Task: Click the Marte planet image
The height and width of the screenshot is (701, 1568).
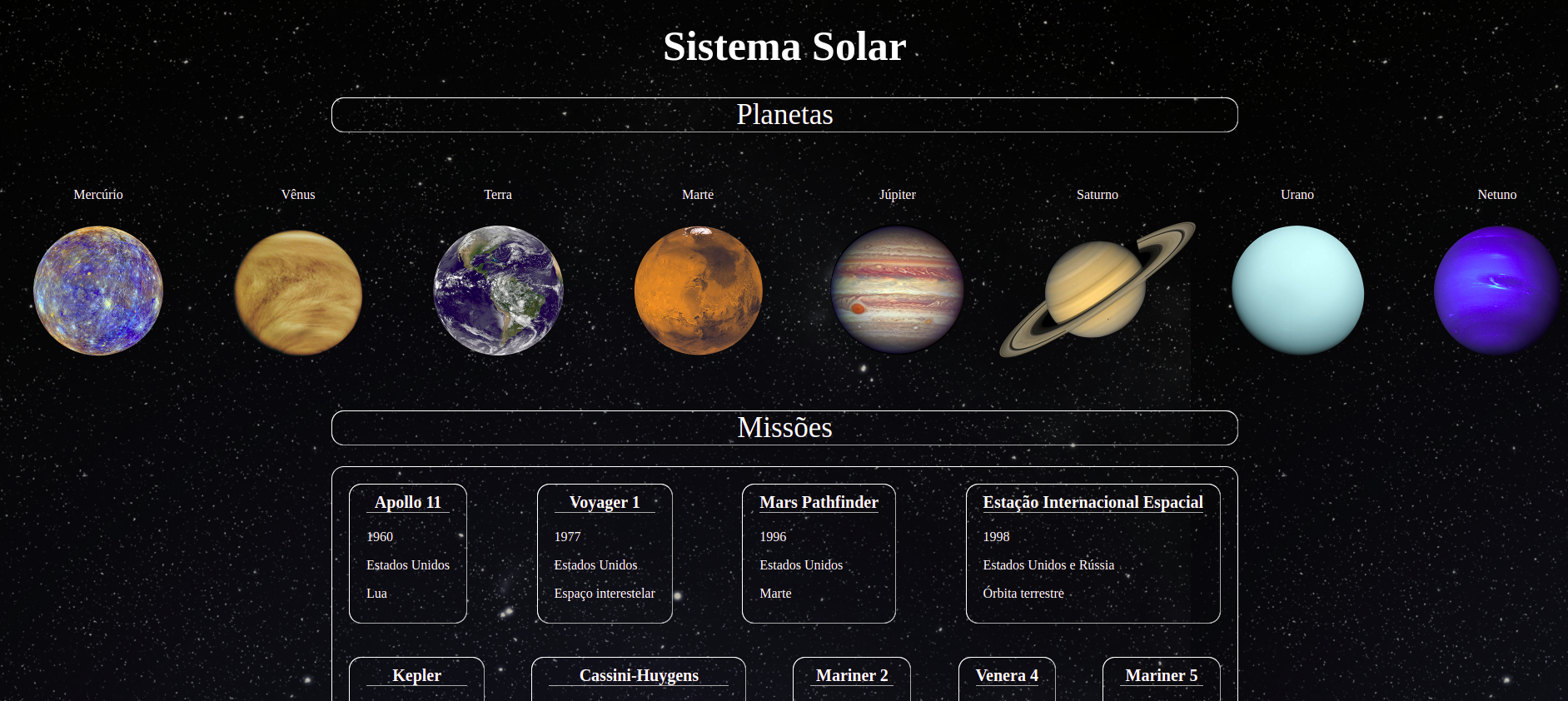Action: pos(698,290)
